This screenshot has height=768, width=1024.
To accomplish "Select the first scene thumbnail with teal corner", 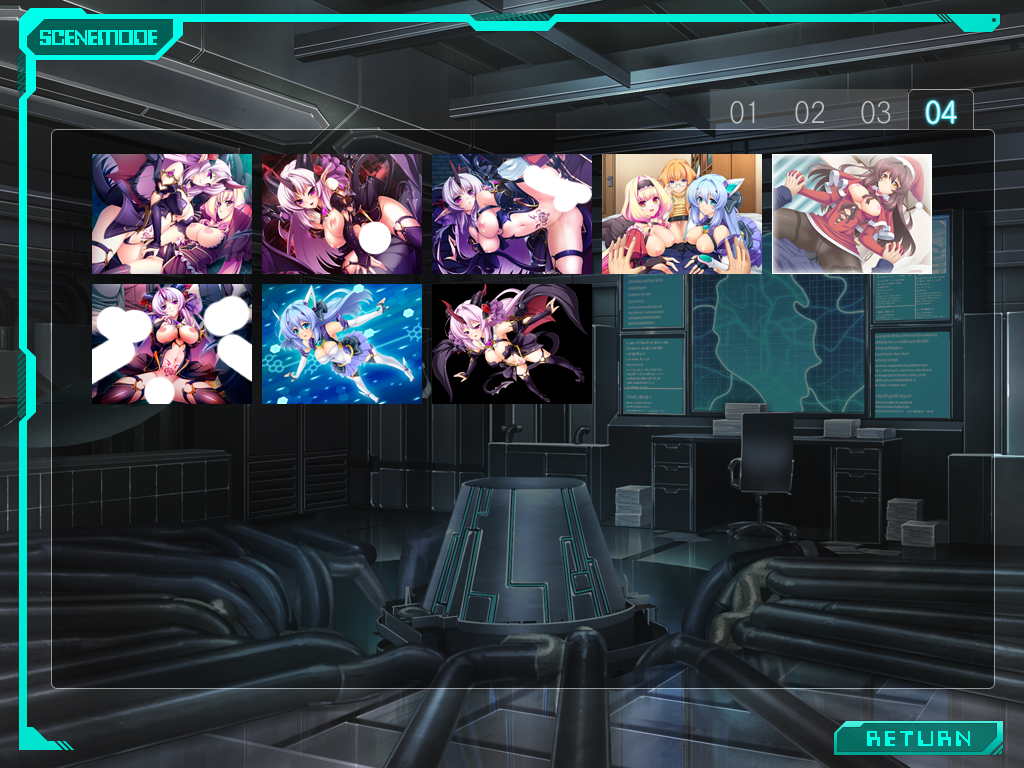I will pos(171,213).
